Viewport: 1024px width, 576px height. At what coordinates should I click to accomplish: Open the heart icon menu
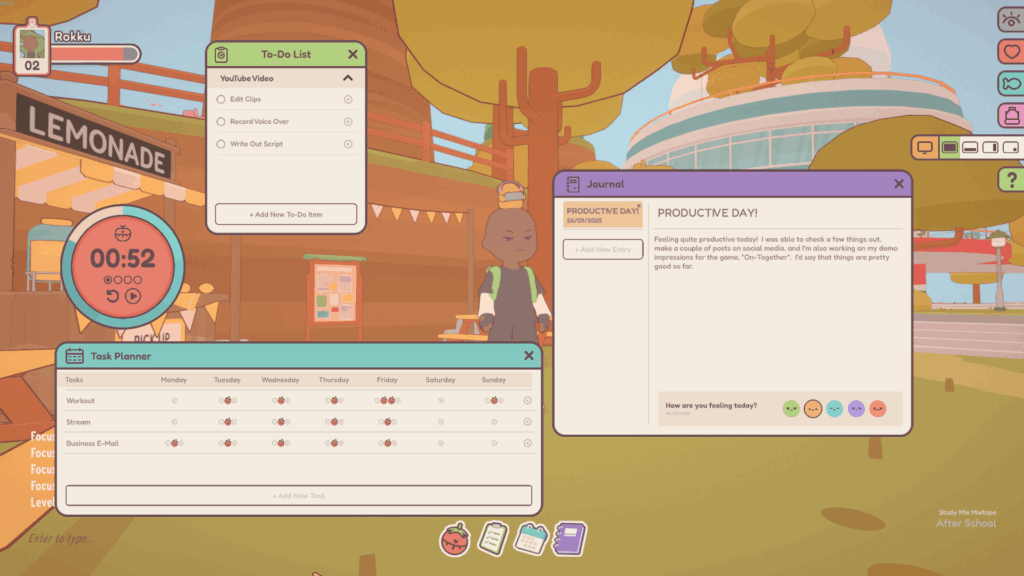pyautogui.click(x=1010, y=51)
